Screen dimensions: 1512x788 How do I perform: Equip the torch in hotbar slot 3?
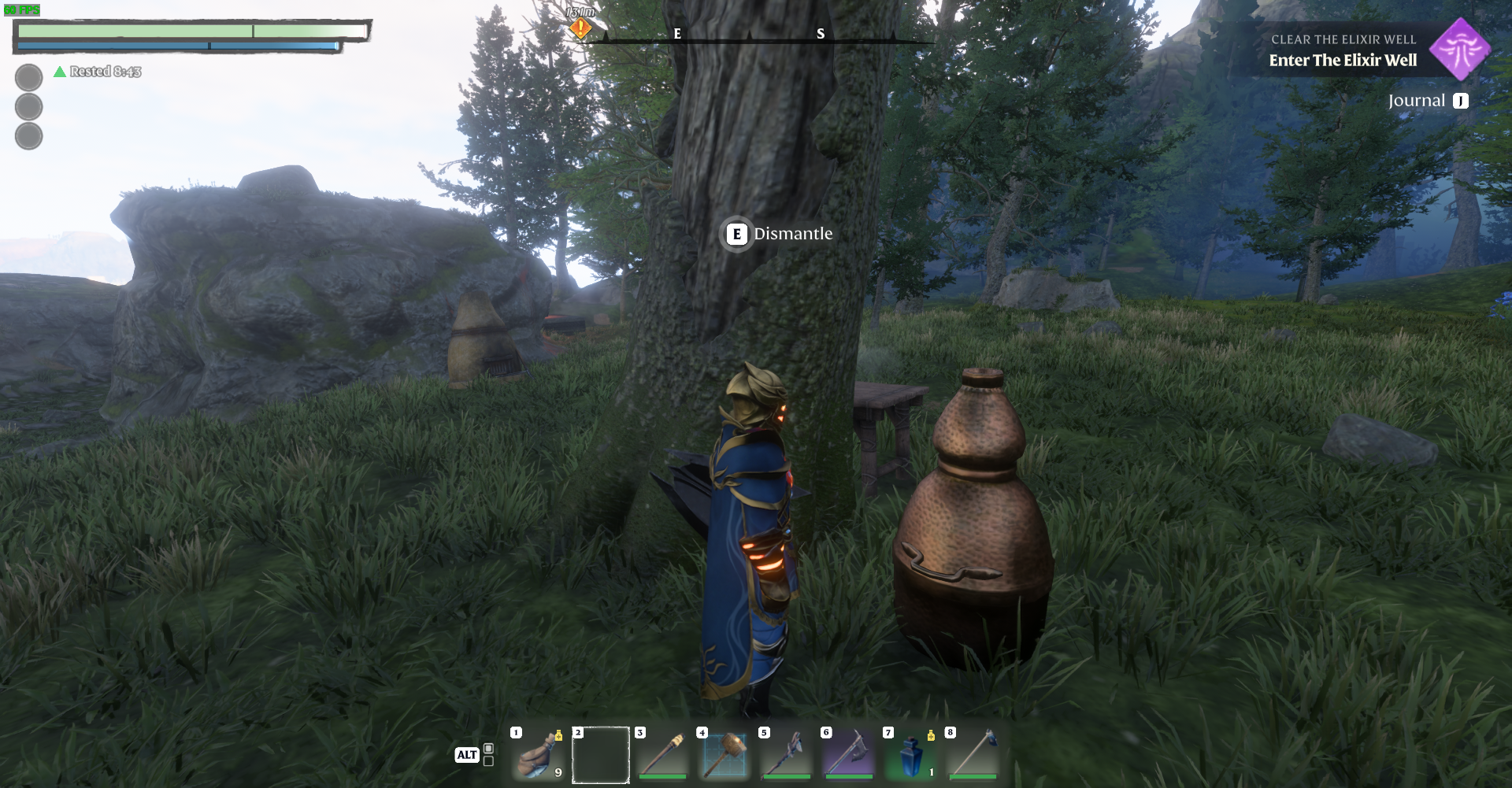pos(663,755)
